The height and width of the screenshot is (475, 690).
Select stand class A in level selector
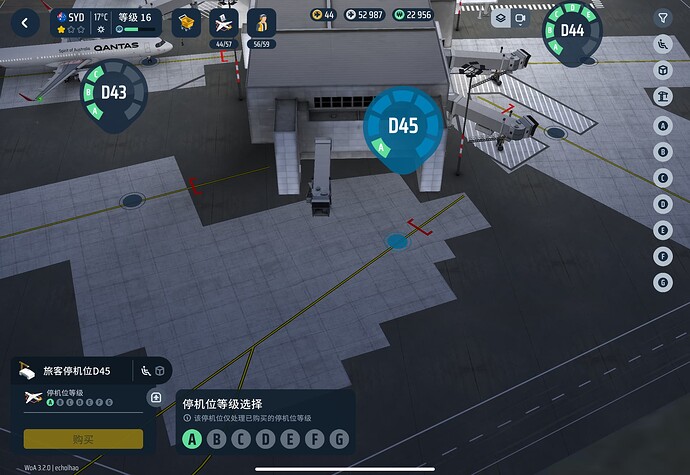point(191,439)
